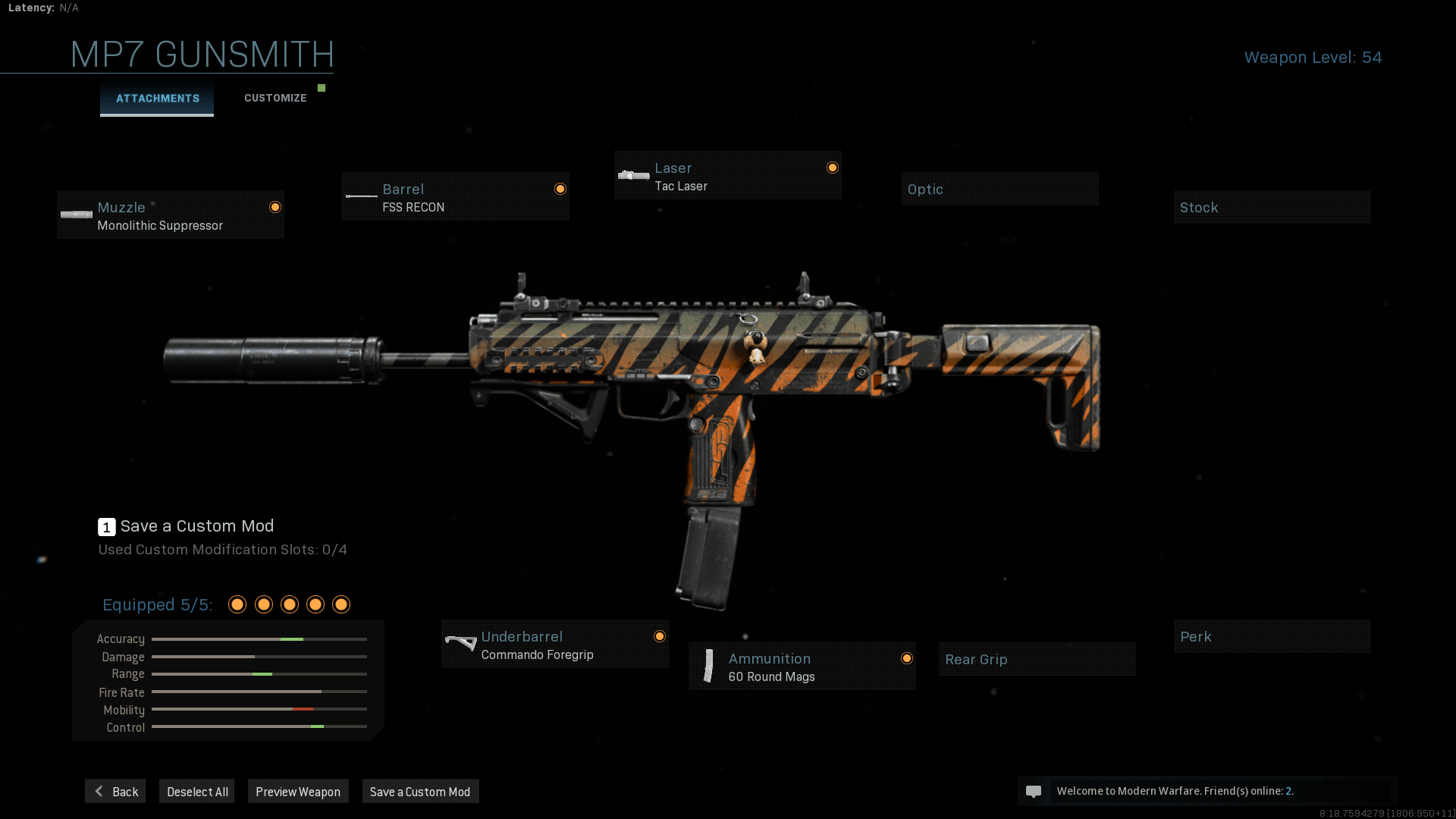Screen dimensions: 1456x819
Task: Select the back arrow chevron icon
Action: (x=99, y=791)
